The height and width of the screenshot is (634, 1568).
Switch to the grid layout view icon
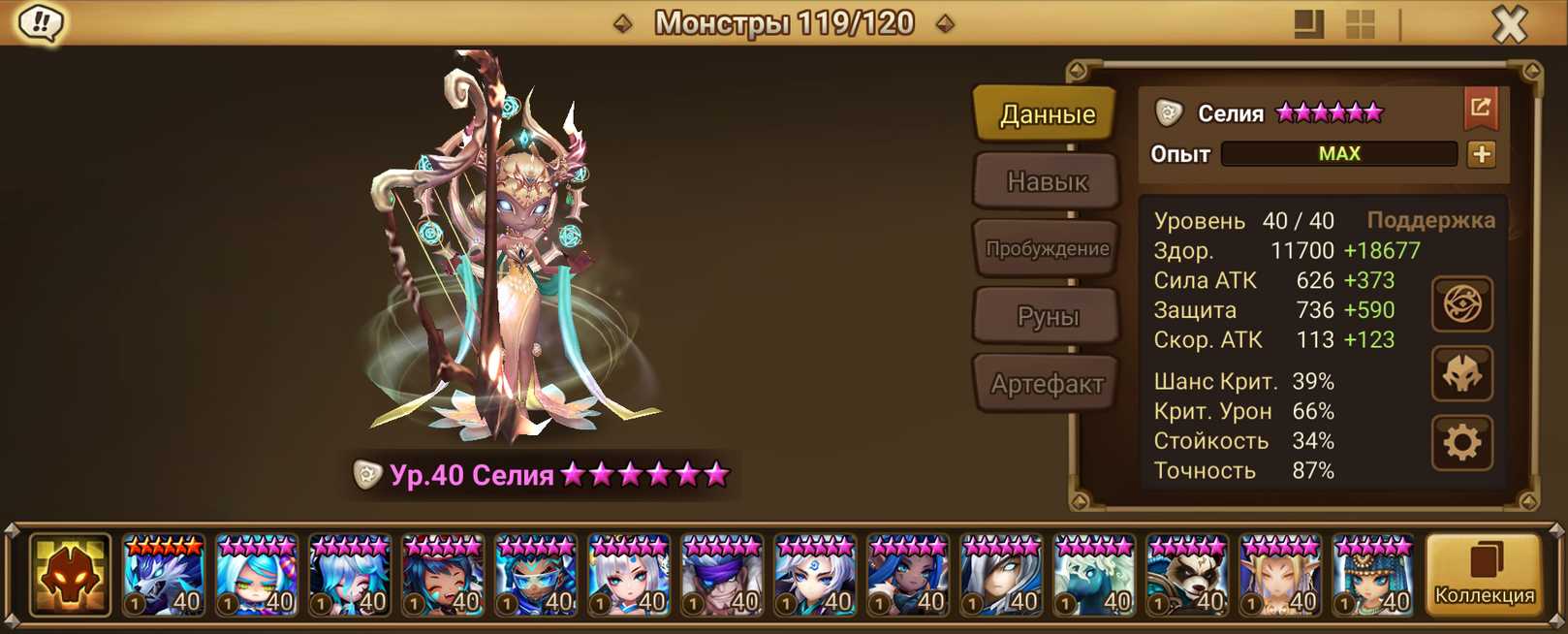(x=1361, y=24)
